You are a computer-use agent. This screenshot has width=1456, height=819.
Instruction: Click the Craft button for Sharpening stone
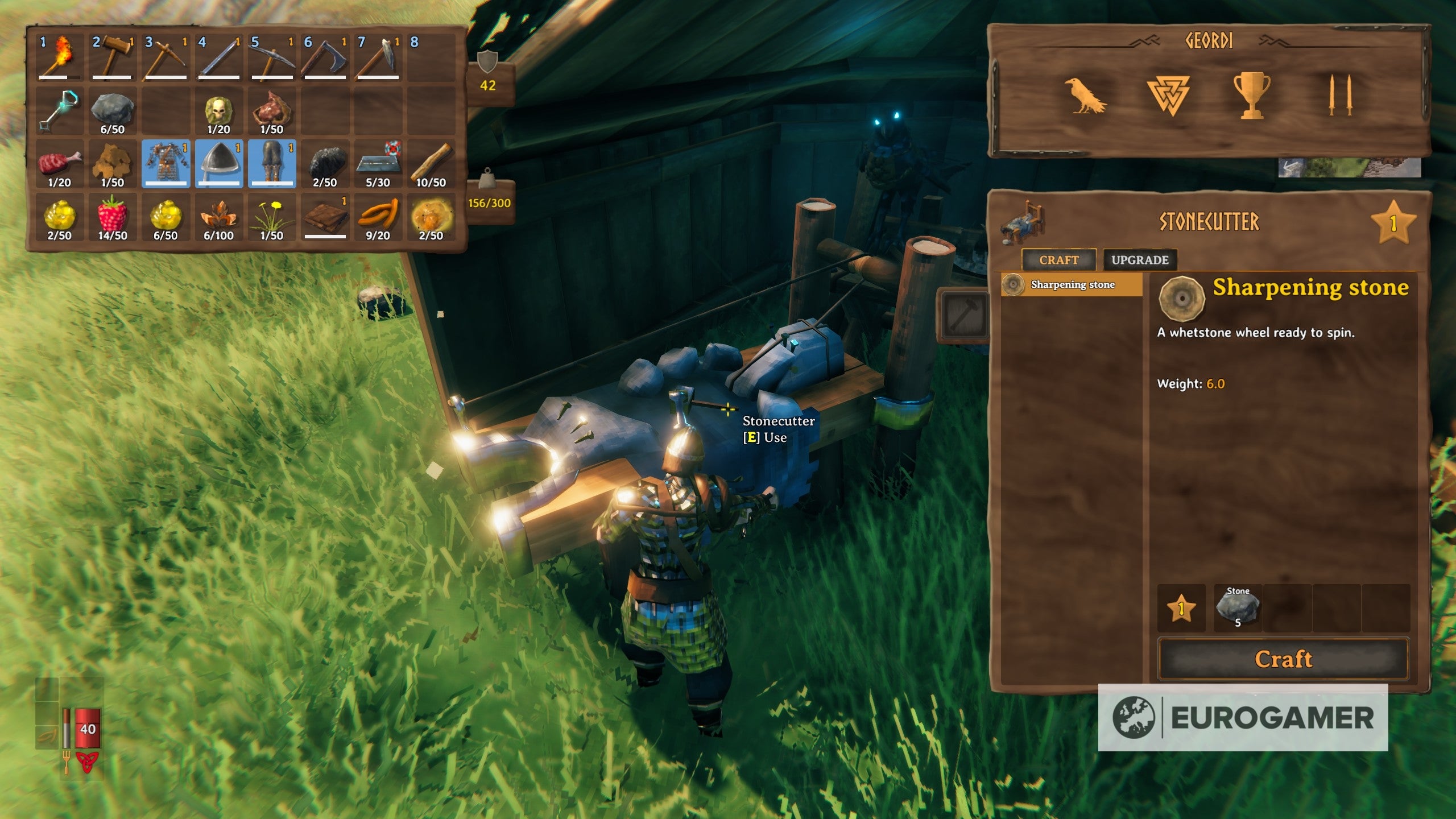(x=1283, y=659)
